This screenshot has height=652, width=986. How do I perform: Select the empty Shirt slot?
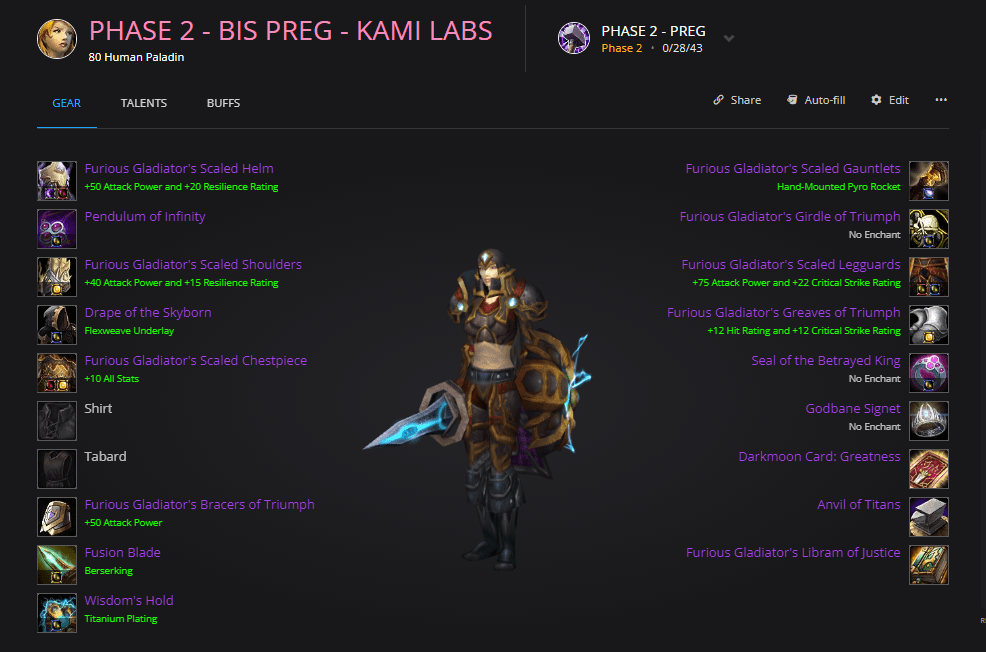point(56,421)
